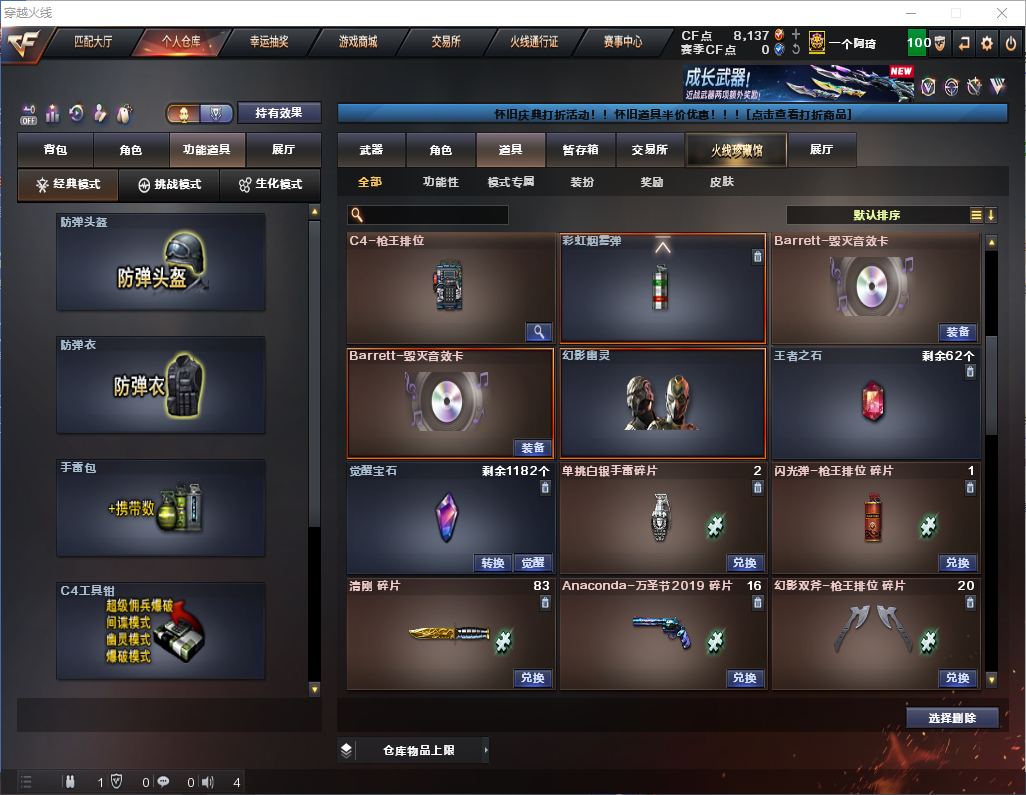Image resolution: width=1026 pixels, height=795 pixels.
Task: Click 转换 on the 觉醒宝石 item
Action: 493,563
